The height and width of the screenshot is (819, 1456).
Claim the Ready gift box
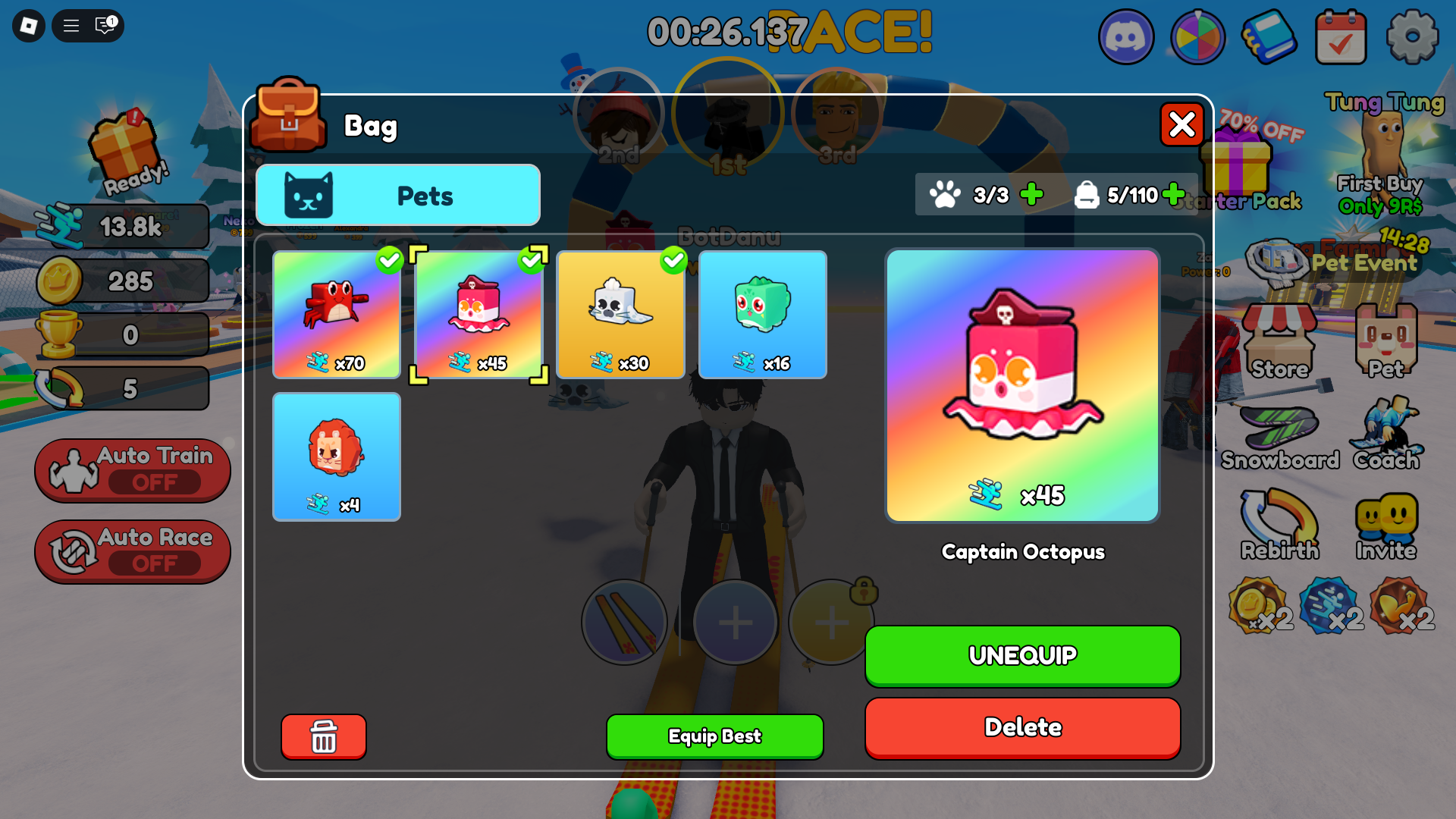(x=125, y=152)
